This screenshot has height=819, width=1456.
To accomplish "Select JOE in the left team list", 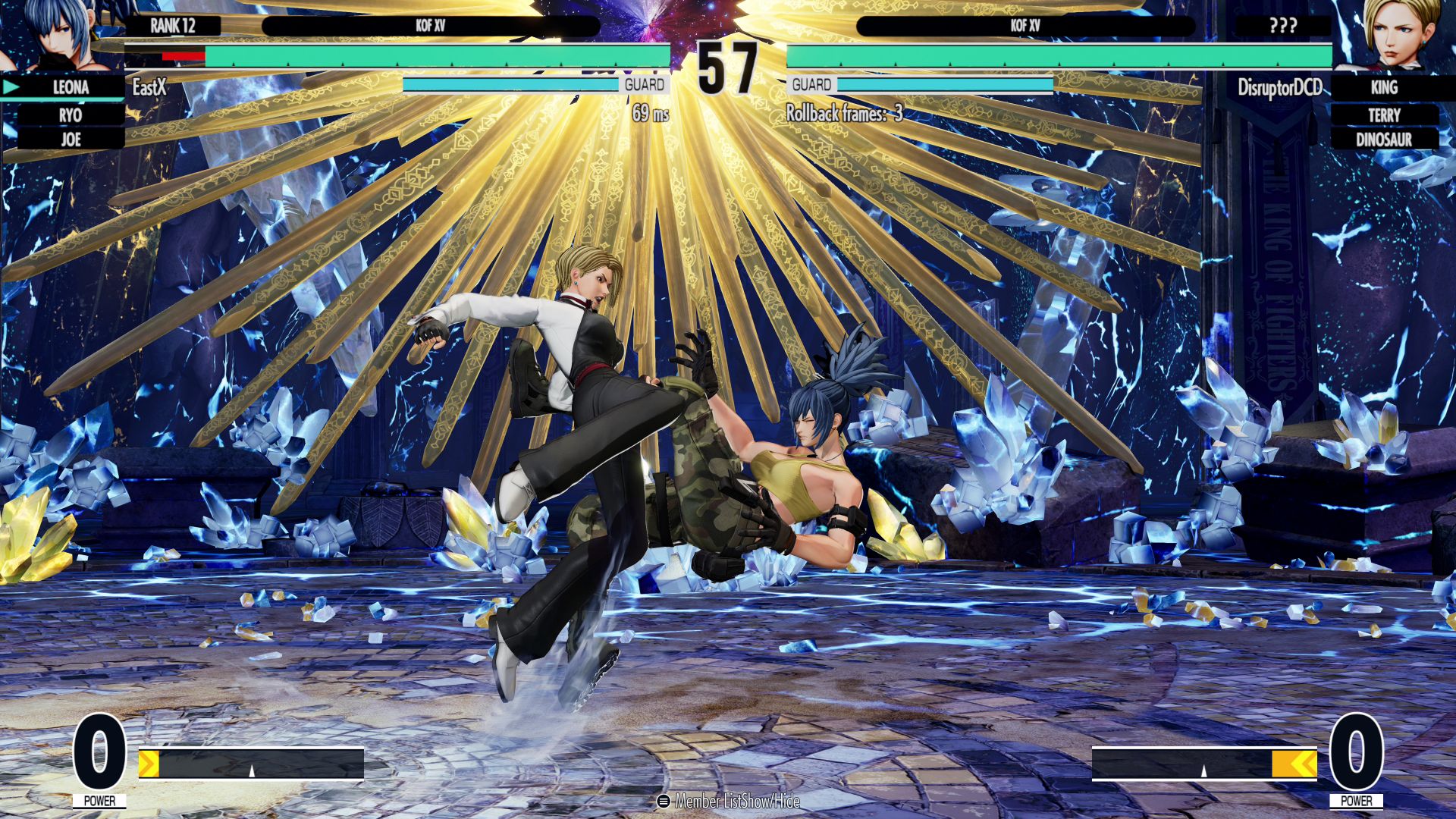I will 71,140.
